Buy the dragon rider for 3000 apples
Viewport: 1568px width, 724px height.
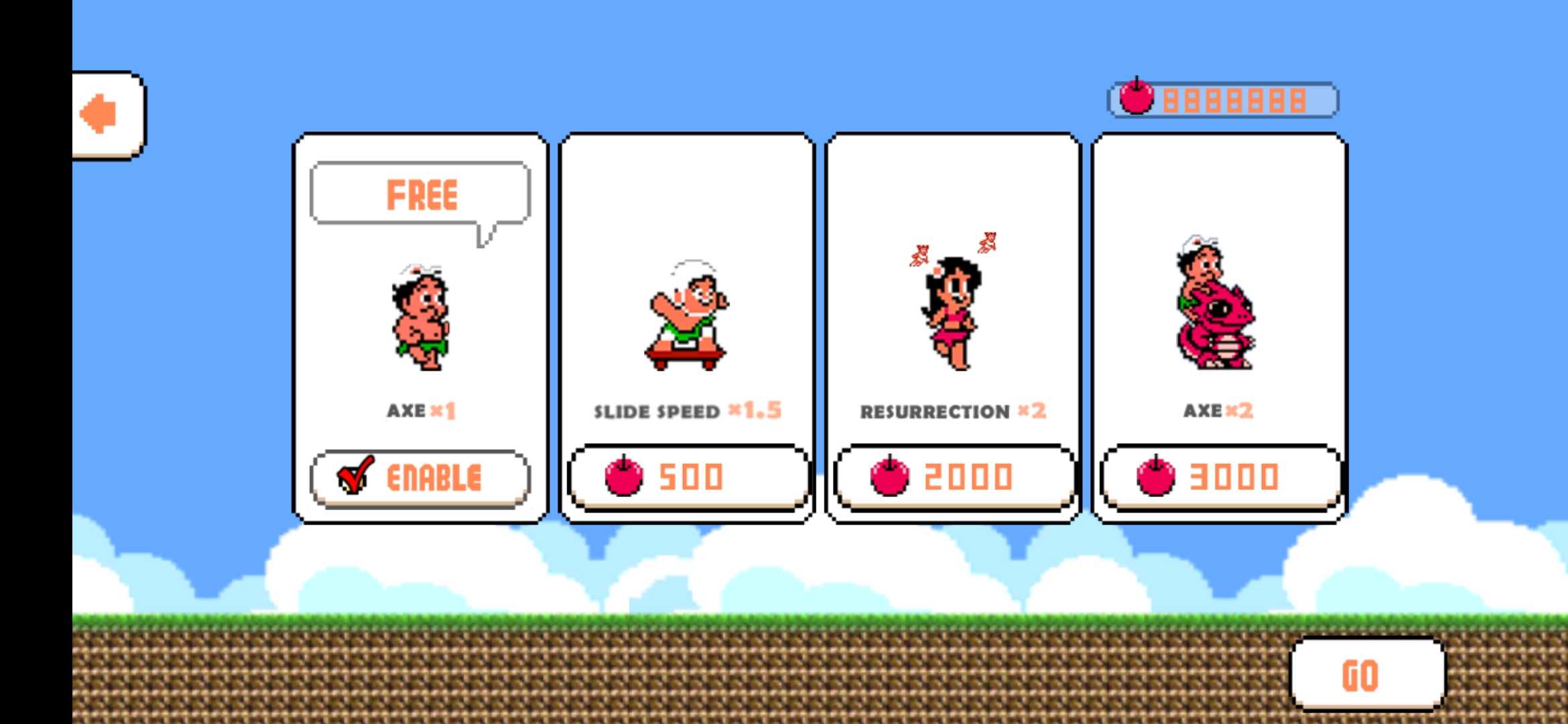[1220, 477]
